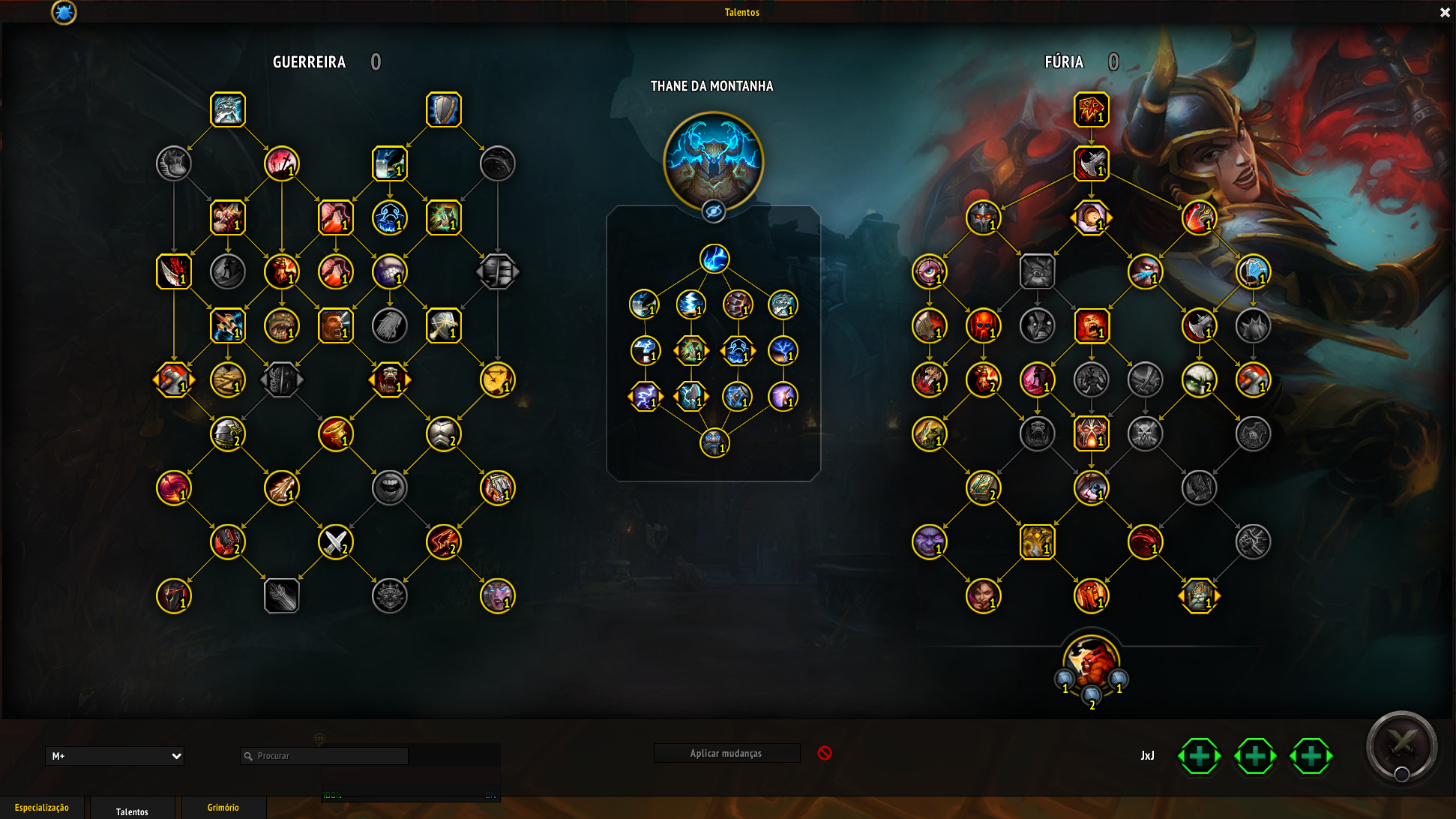Select the first green plus JxJ slot
This screenshot has width=1456, height=819.
[1200, 756]
